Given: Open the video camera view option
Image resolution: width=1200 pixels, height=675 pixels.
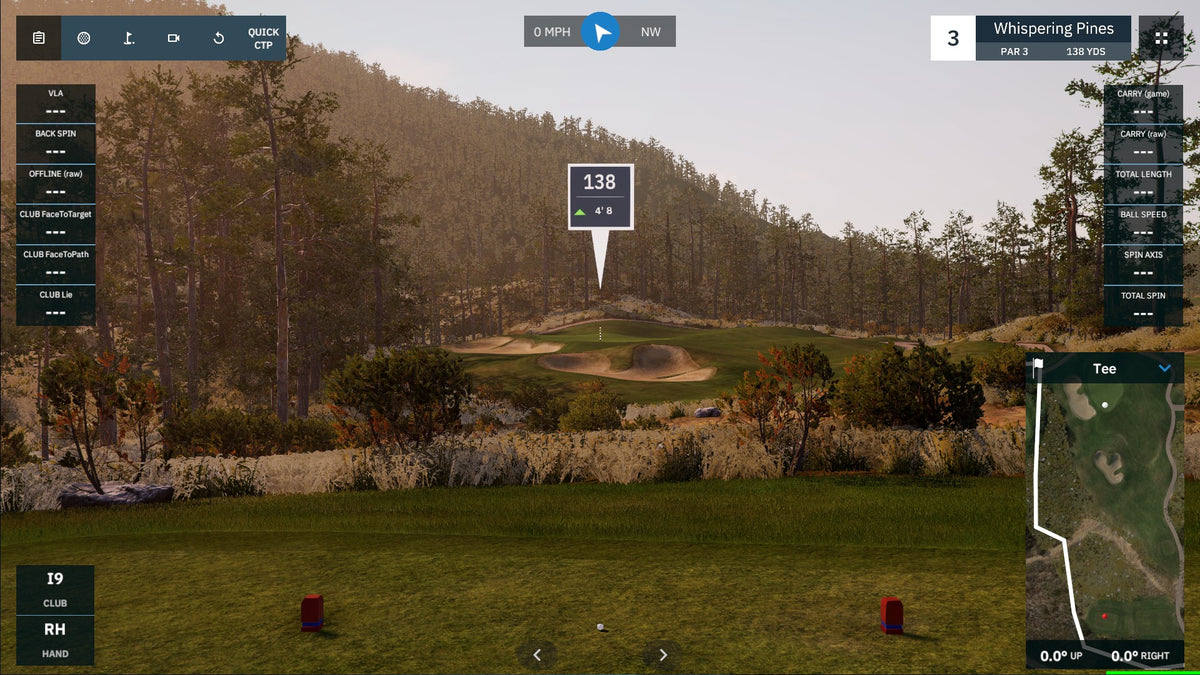Looking at the screenshot, I should pyautogui.click(x=174, y=38).
